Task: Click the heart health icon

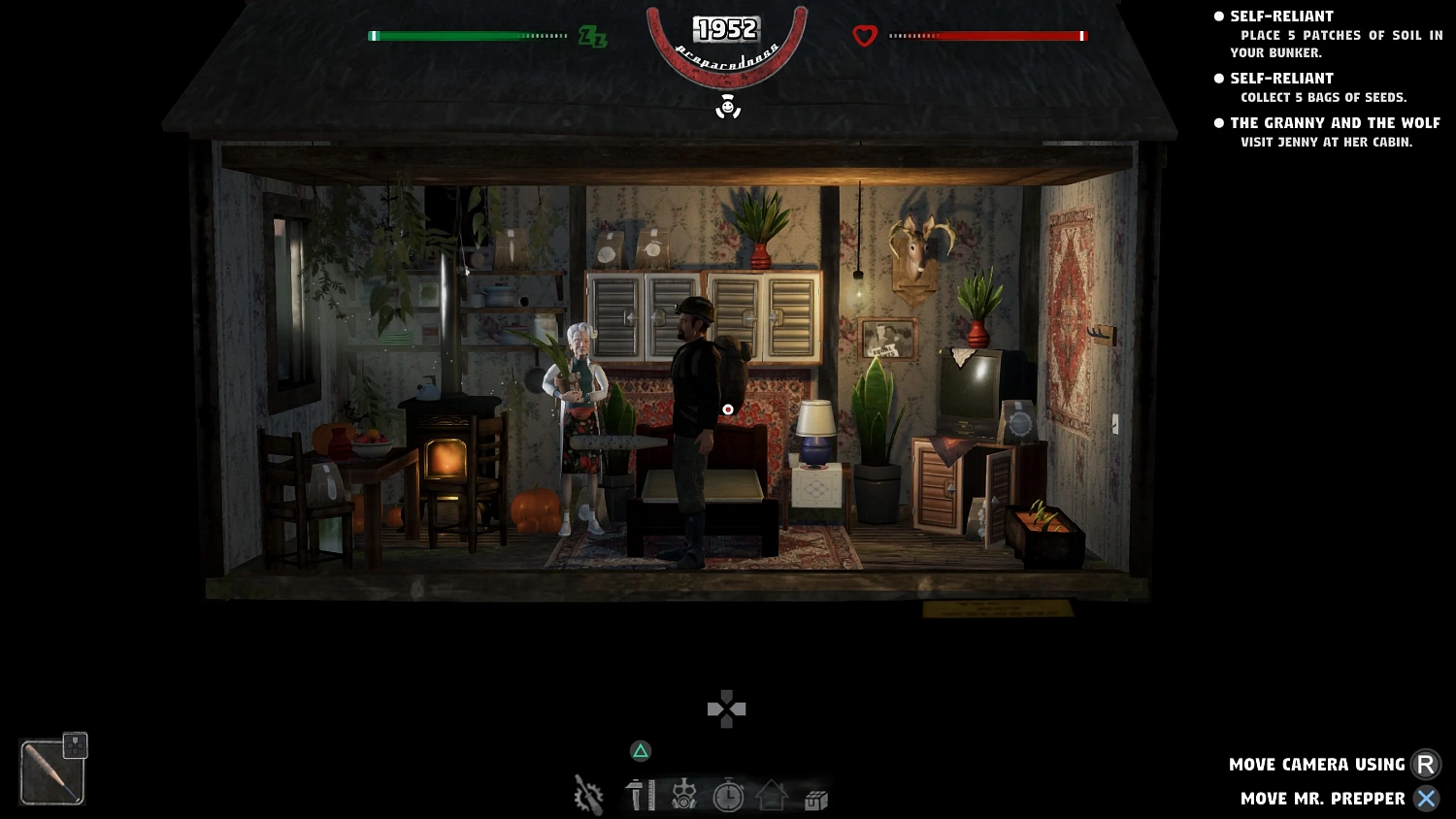Action: pos(863,36)
